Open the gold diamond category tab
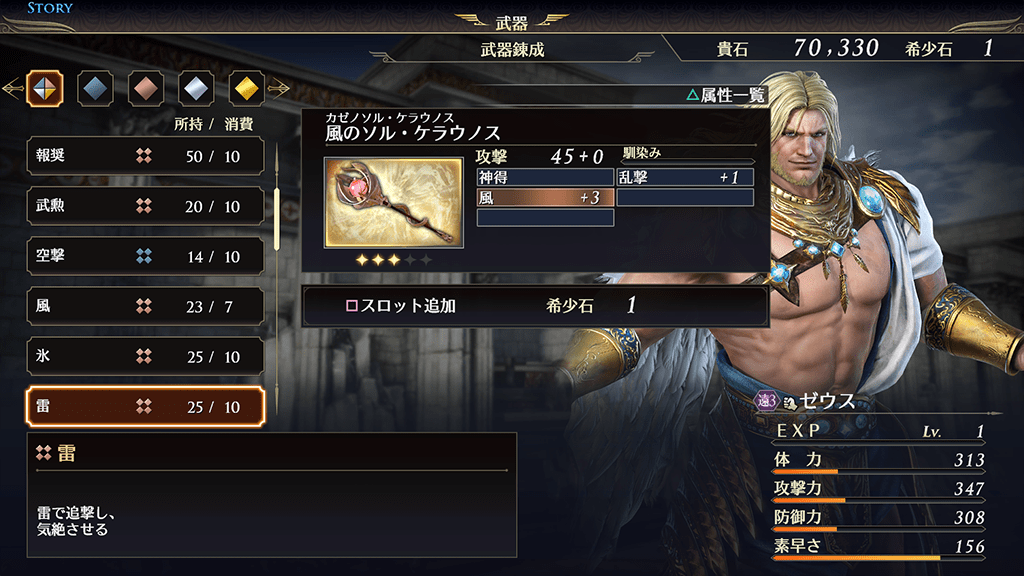Viewport: 1024px width, 576px height. pyautogui.click(x=246, y=89)
